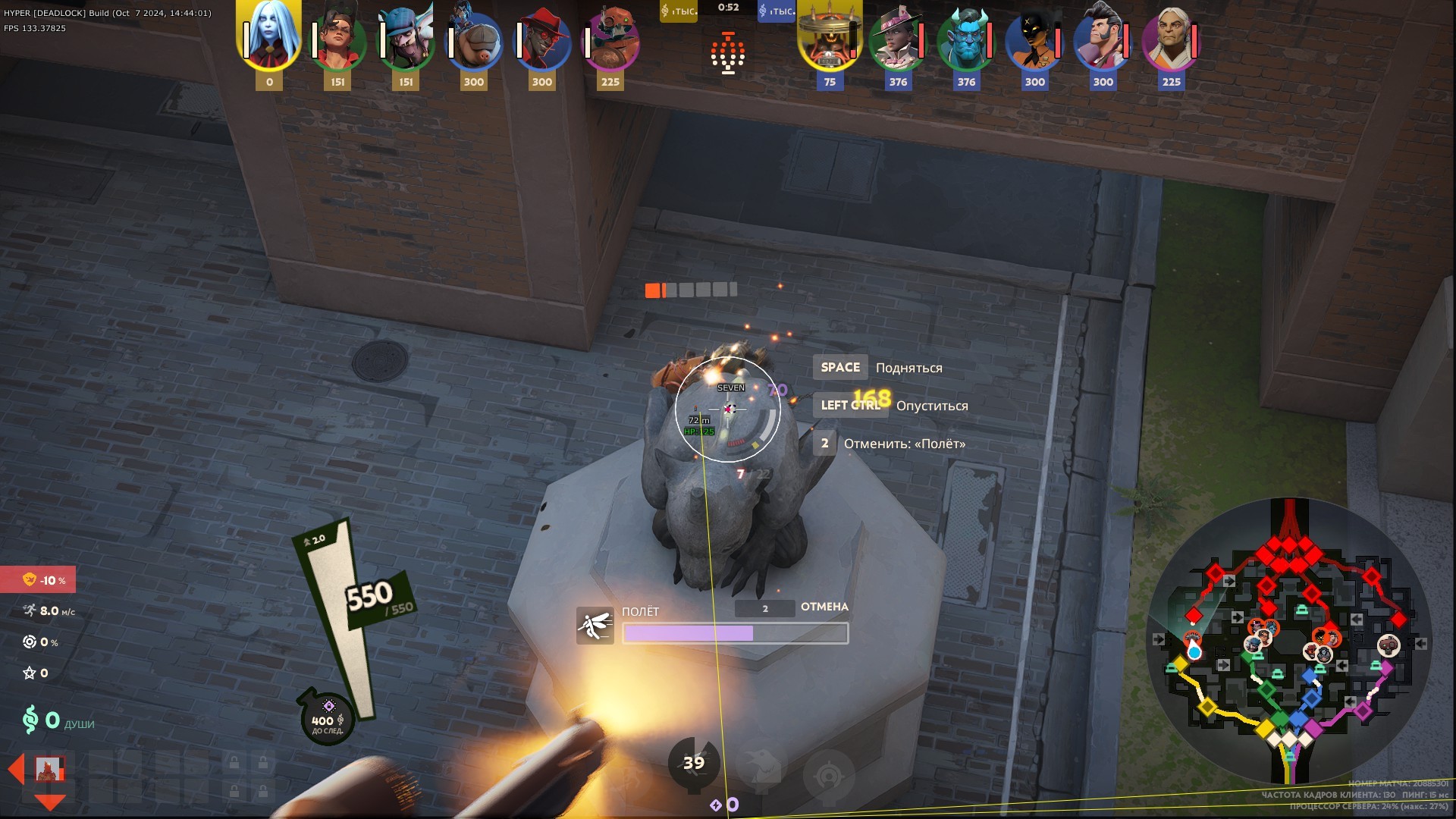
Task: Activate the Assassinate crosshair ability icon
Action: click(829, 773)
